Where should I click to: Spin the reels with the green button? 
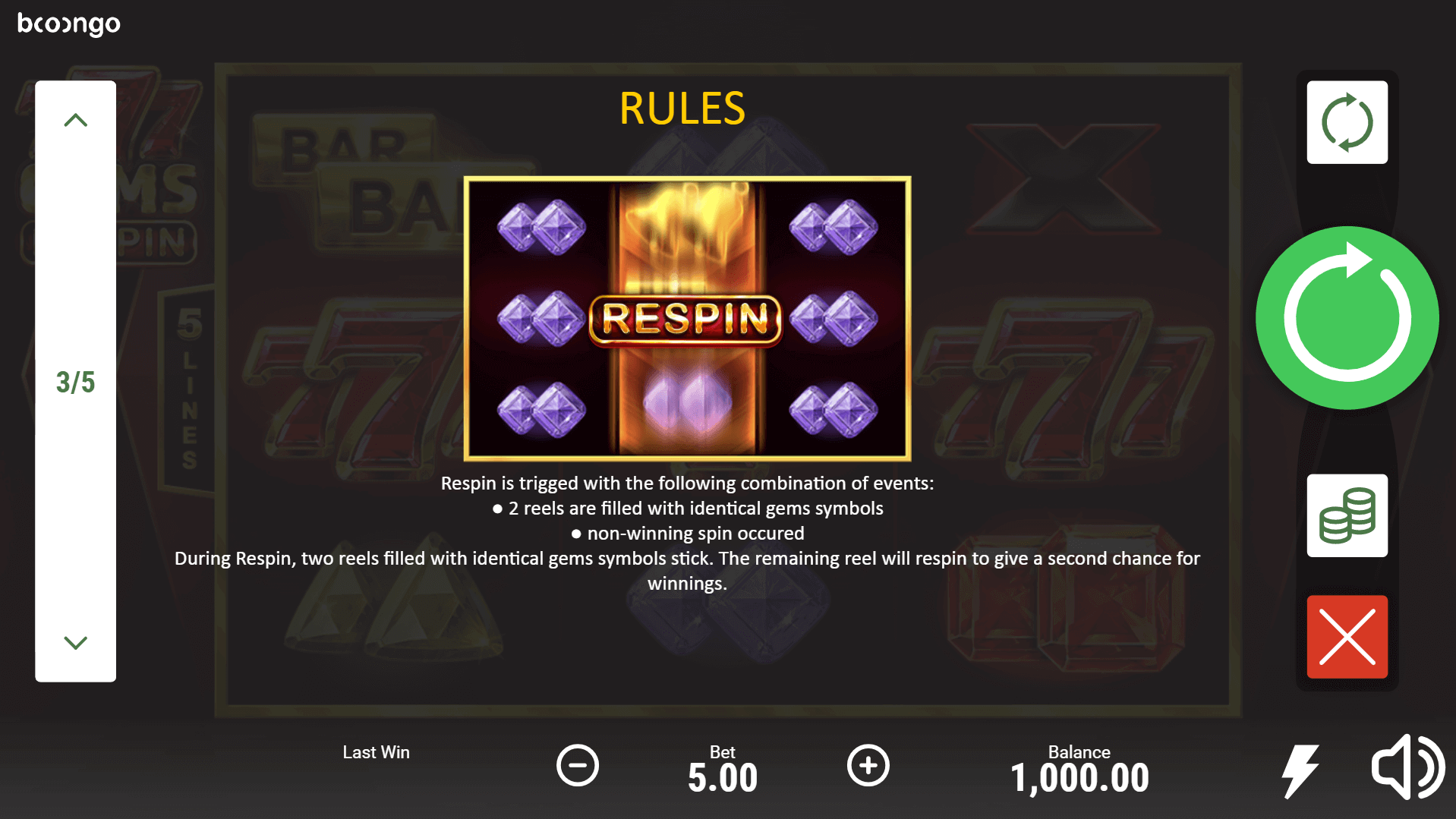(x=1347, y=318)
